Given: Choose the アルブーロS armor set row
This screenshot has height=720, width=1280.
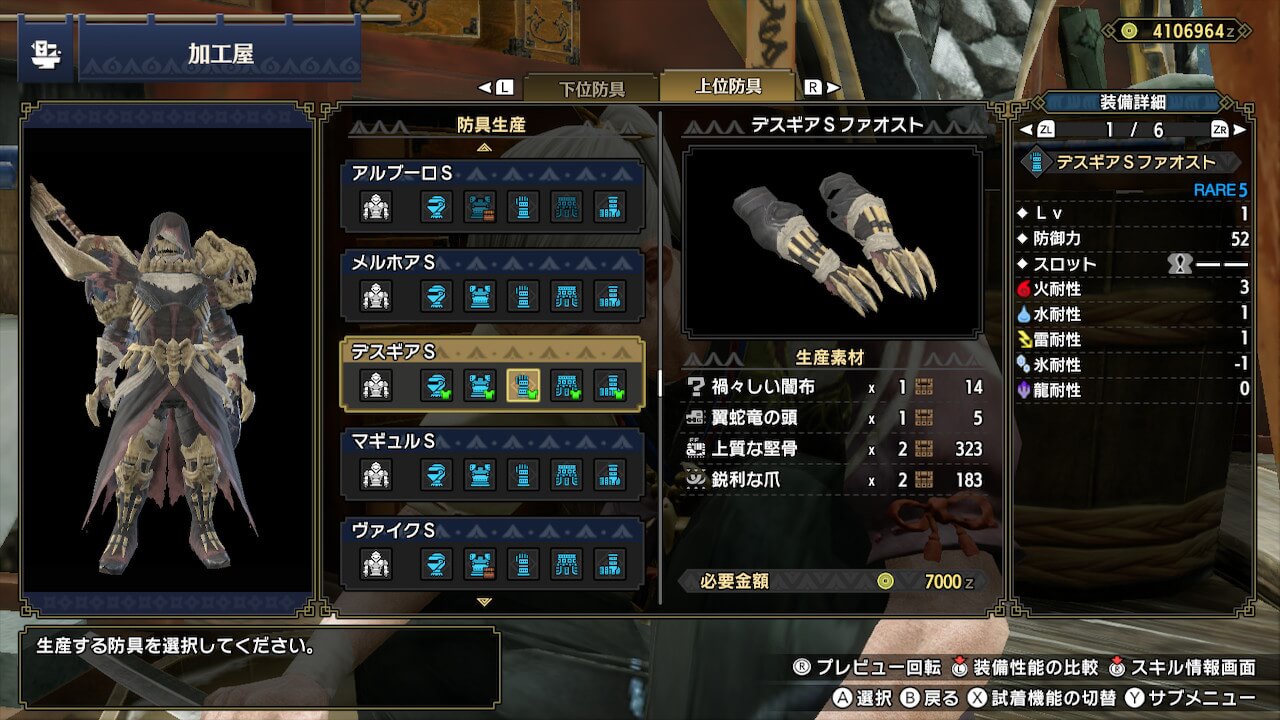Looking at the screenshot, I should point(492,196).
